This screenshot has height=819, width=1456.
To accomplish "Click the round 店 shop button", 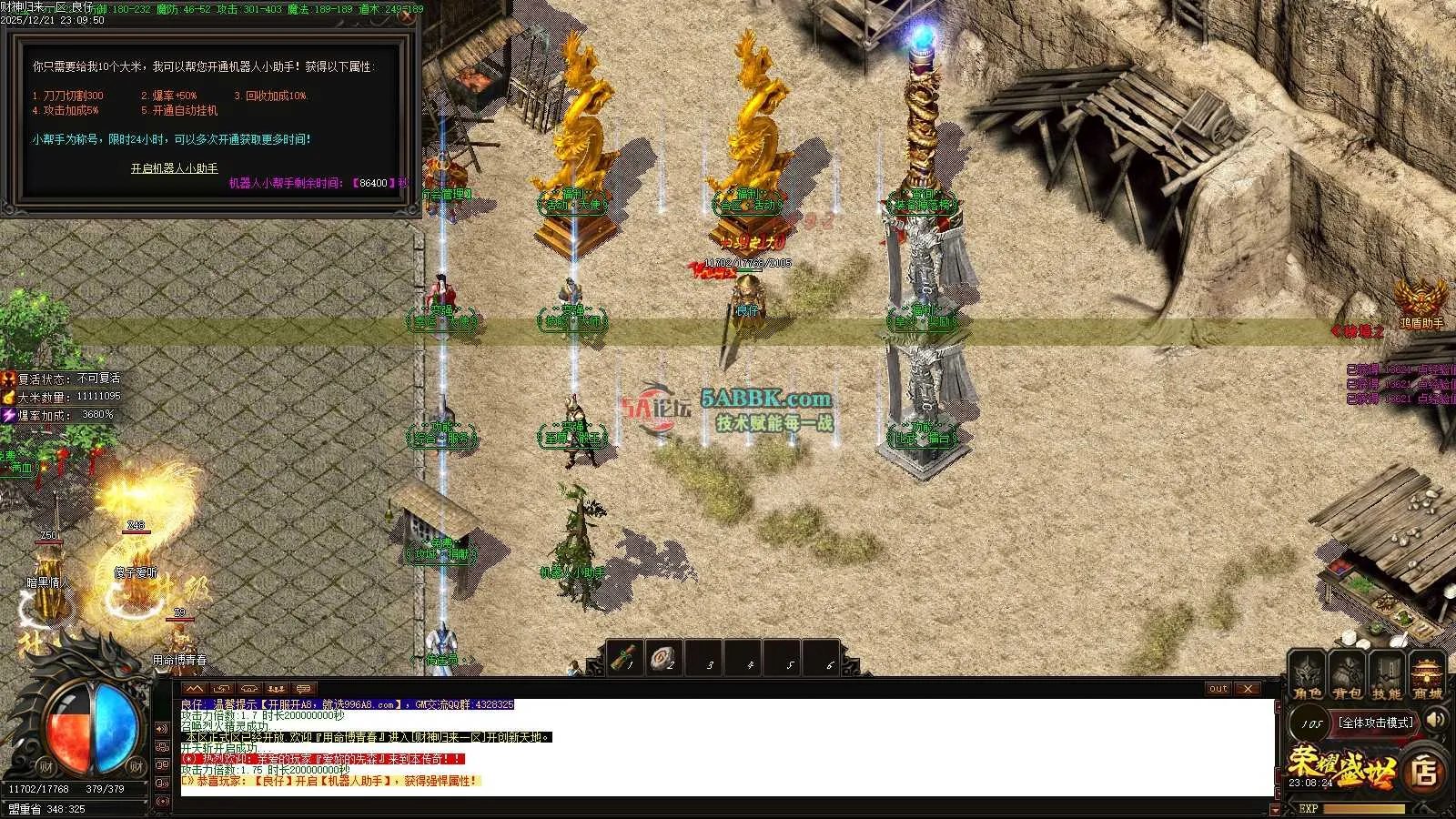I will click(x=1425, y=772).
